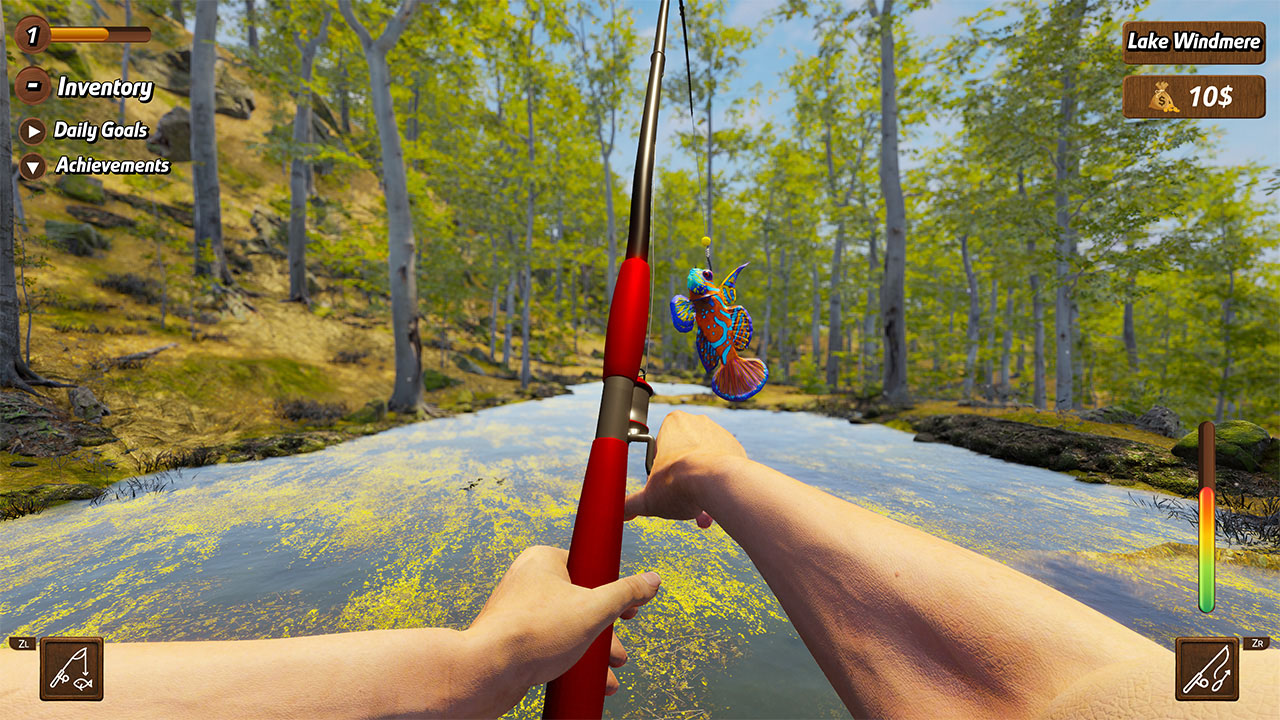Select the Lake Windmere location banner
This screenshot has width=1280, height=720.
click(1193, 43)
